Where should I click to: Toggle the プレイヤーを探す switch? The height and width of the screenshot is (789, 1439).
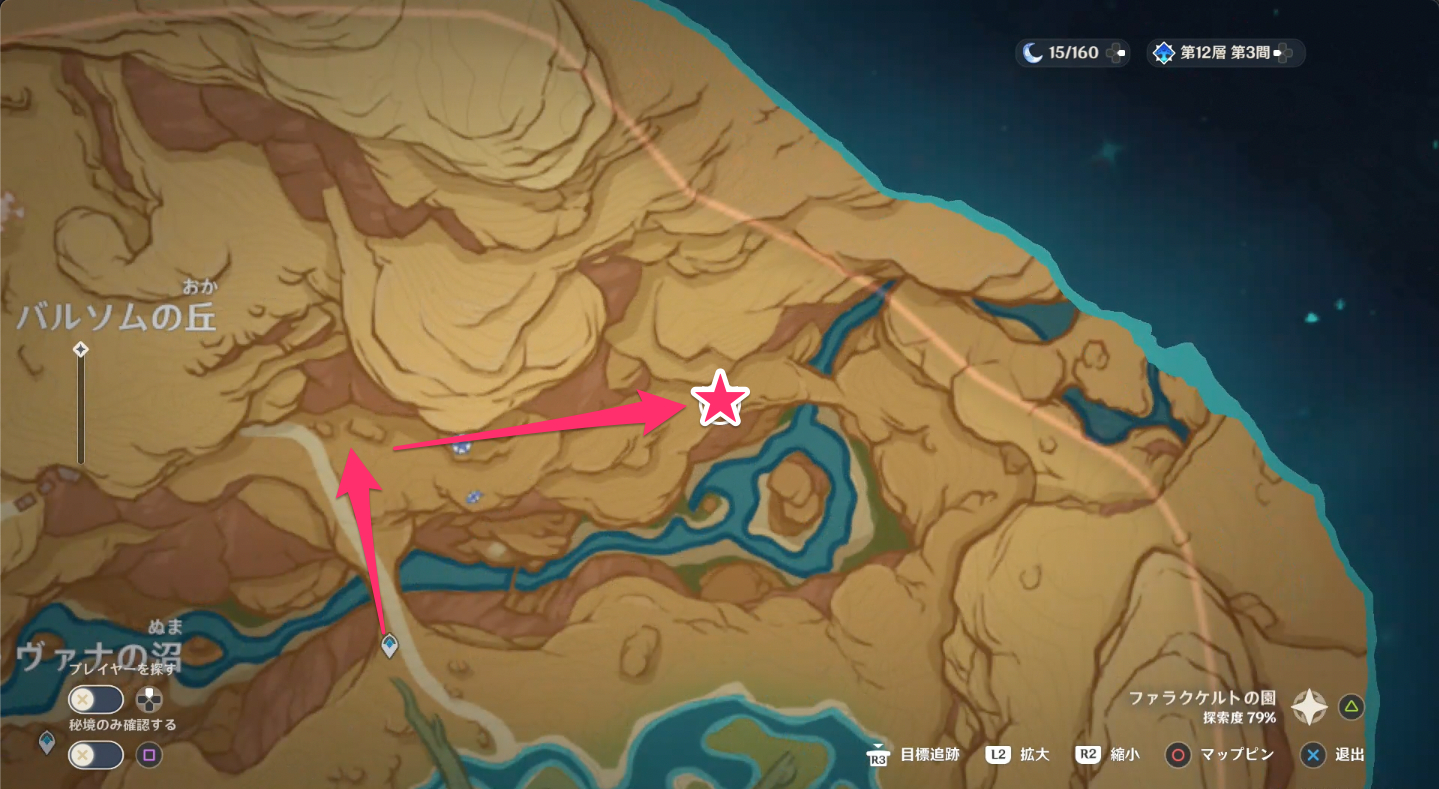95,699
